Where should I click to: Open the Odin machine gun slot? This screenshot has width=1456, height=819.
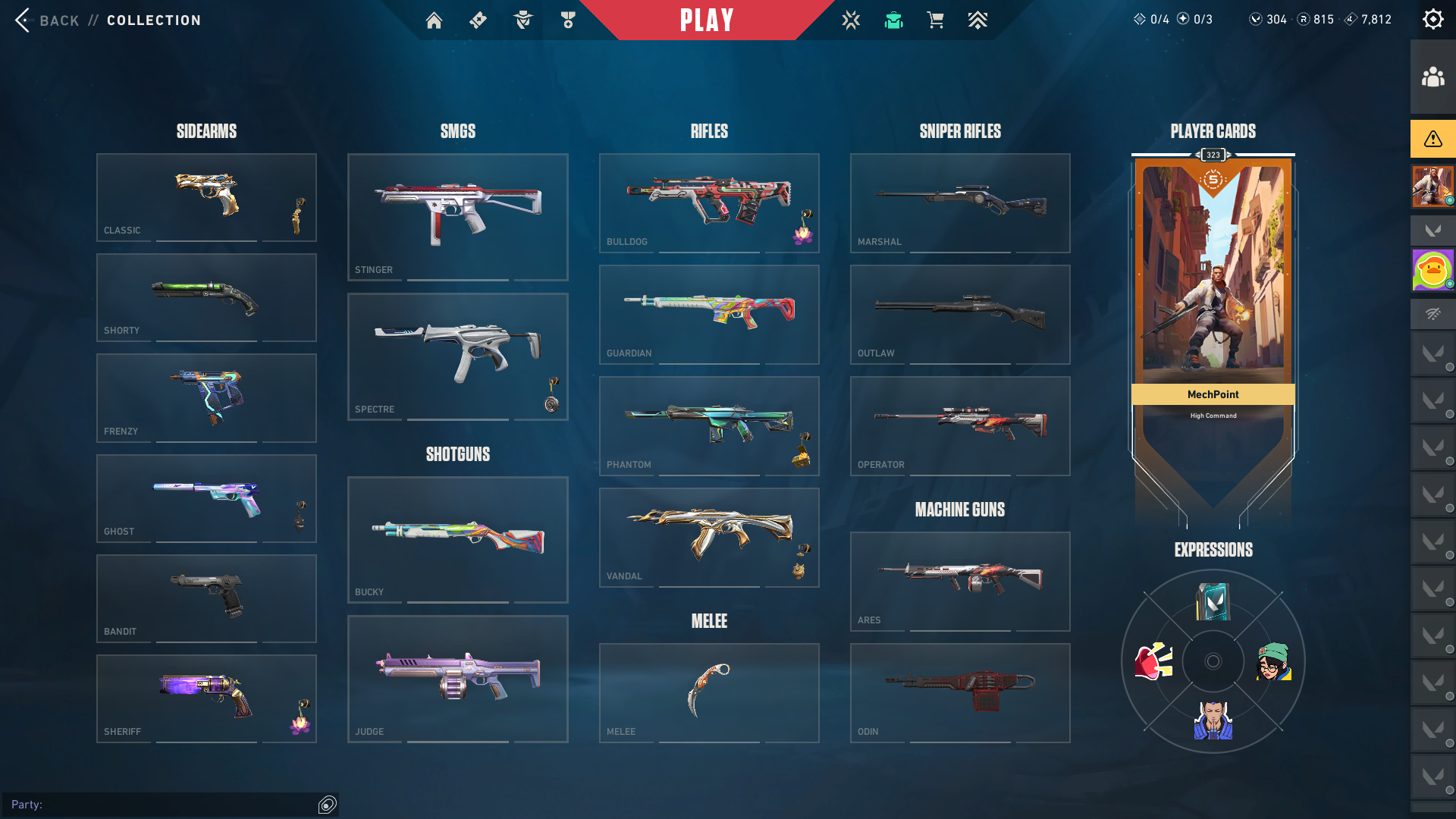960,692
